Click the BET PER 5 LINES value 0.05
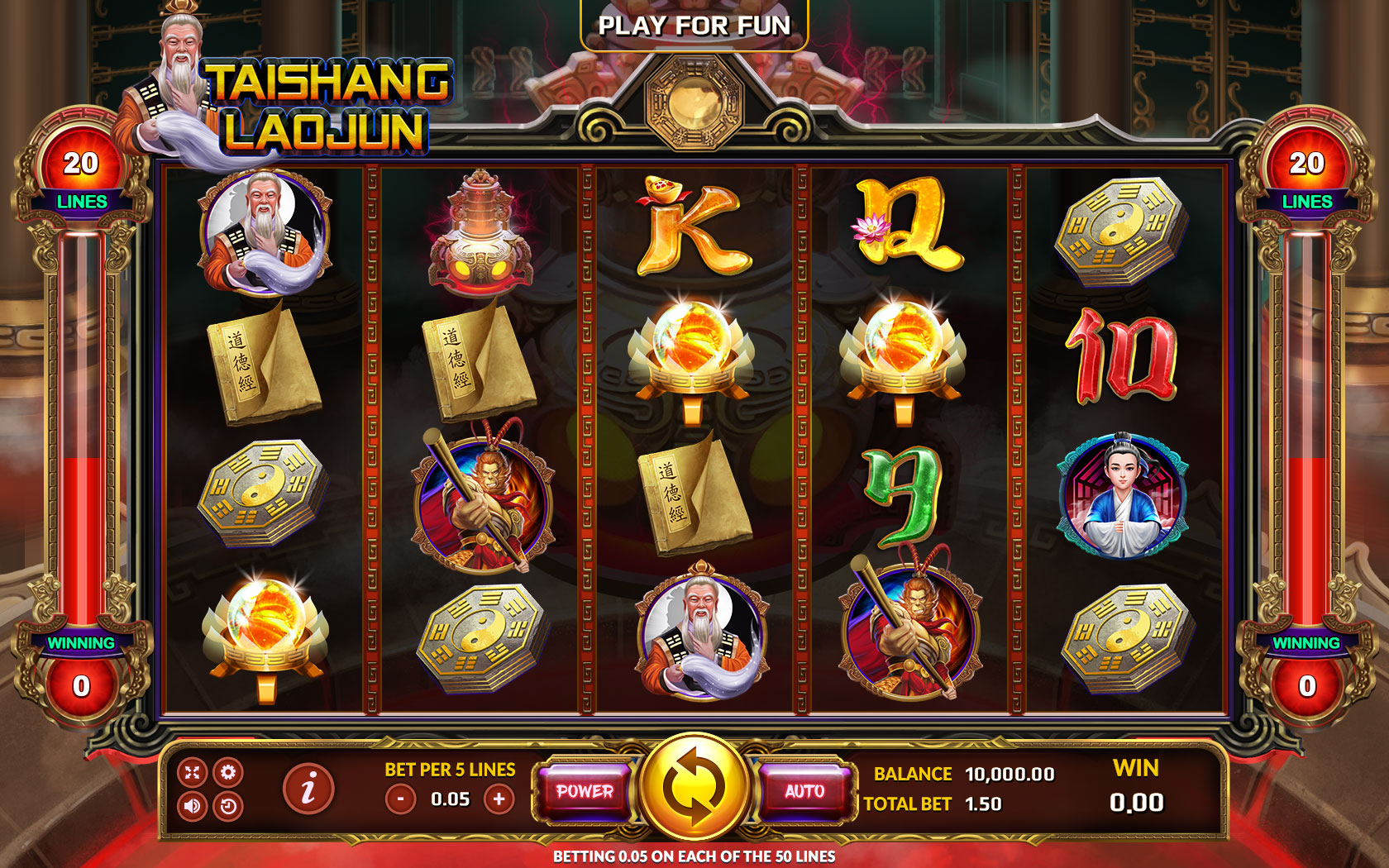The width and height of the screenshot is (1389, 868). coord(451,799)
